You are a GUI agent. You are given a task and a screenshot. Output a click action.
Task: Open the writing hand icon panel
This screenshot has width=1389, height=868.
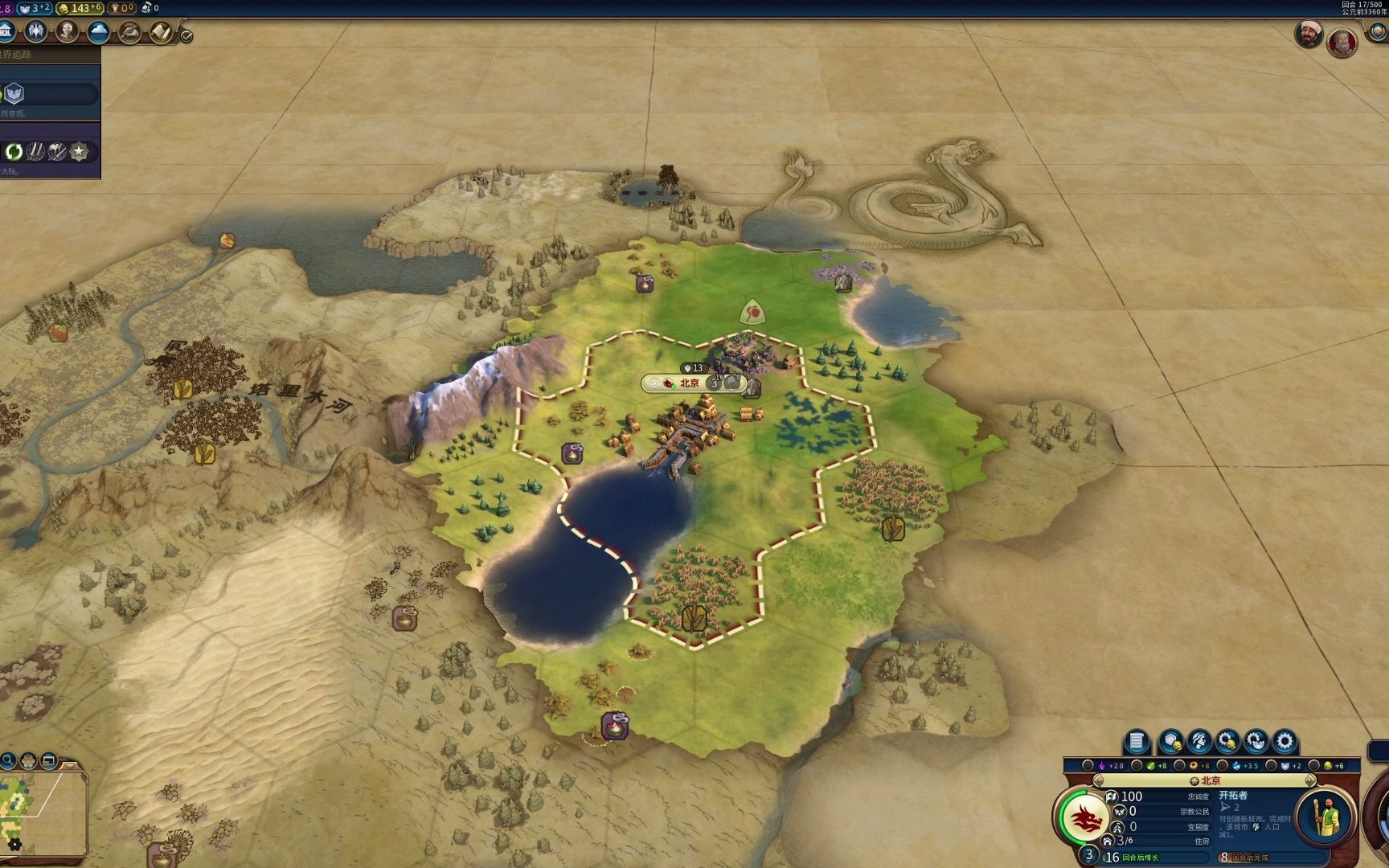pyautogui.click(x=129, y=32)
